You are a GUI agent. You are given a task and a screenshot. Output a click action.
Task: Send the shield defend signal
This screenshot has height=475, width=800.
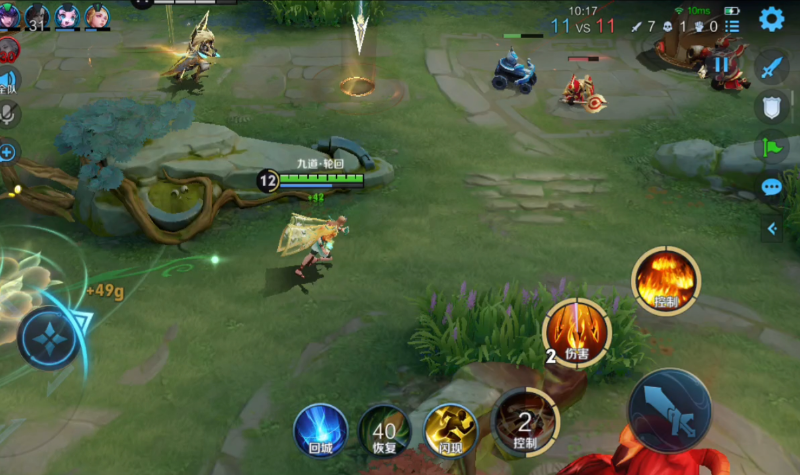[771, 107]
